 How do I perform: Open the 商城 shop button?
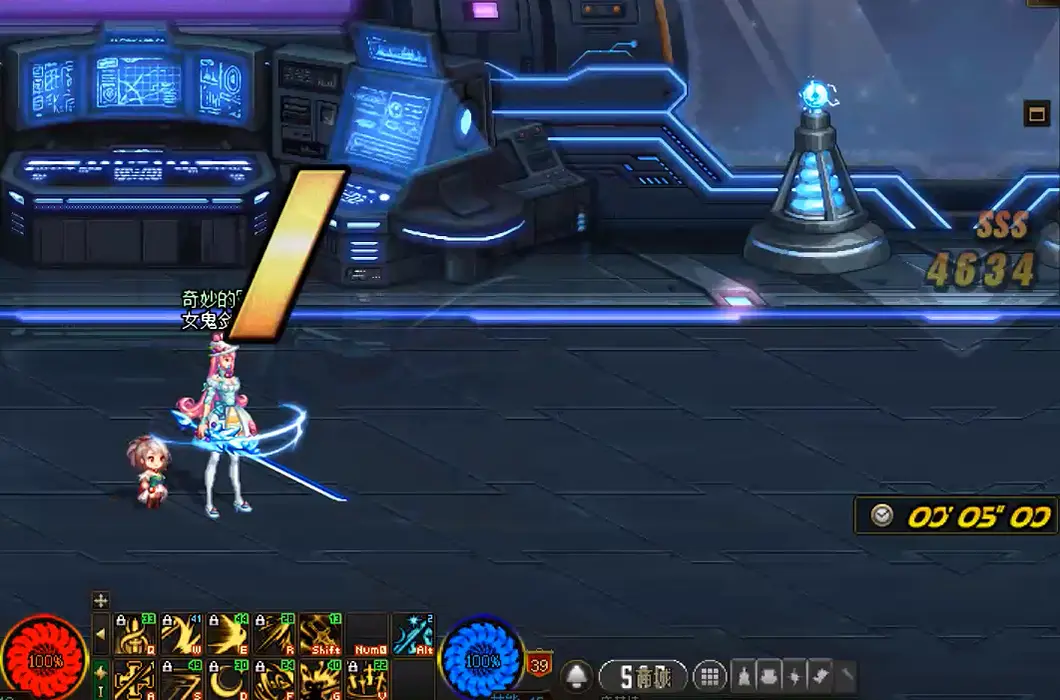[643, 676]
